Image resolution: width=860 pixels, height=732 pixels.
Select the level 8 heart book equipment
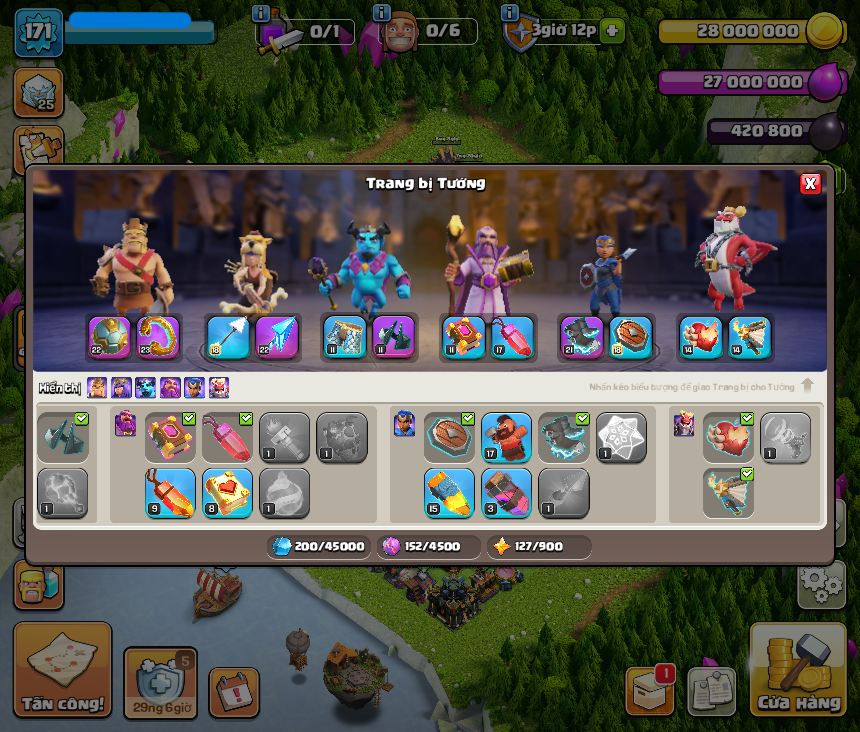[227, 493]
